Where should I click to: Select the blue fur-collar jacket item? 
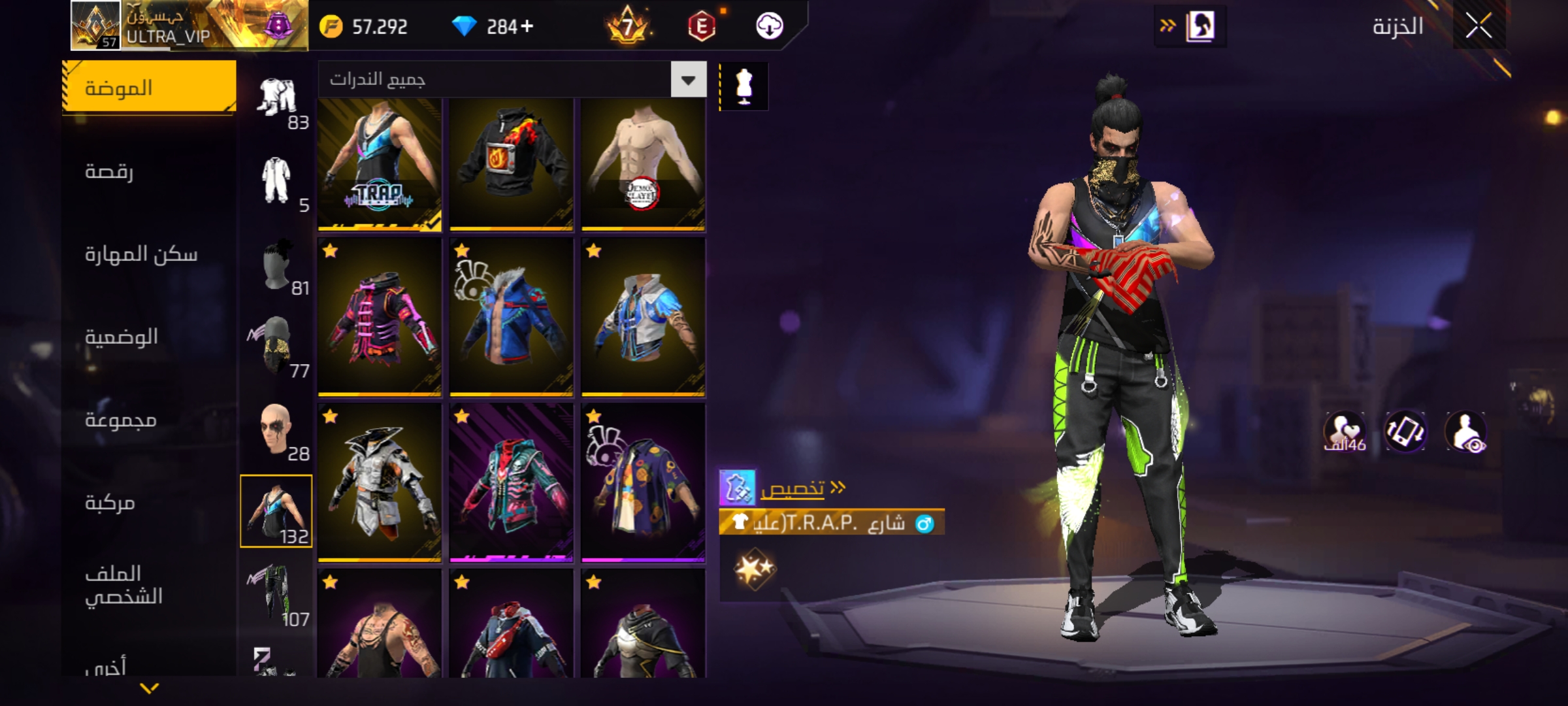click(512, 317)
